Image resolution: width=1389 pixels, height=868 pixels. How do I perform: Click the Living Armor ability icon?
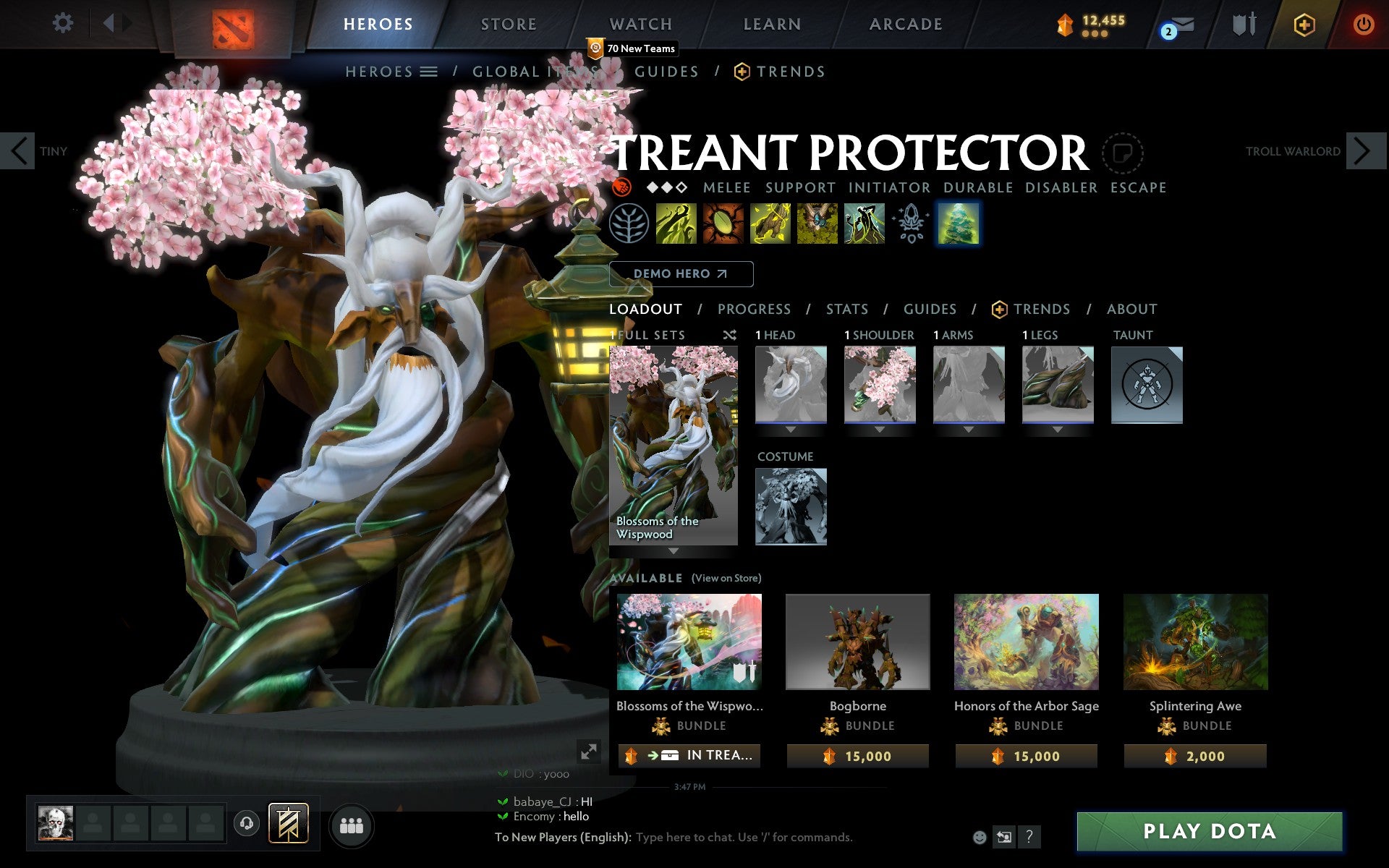pos(768,224)
